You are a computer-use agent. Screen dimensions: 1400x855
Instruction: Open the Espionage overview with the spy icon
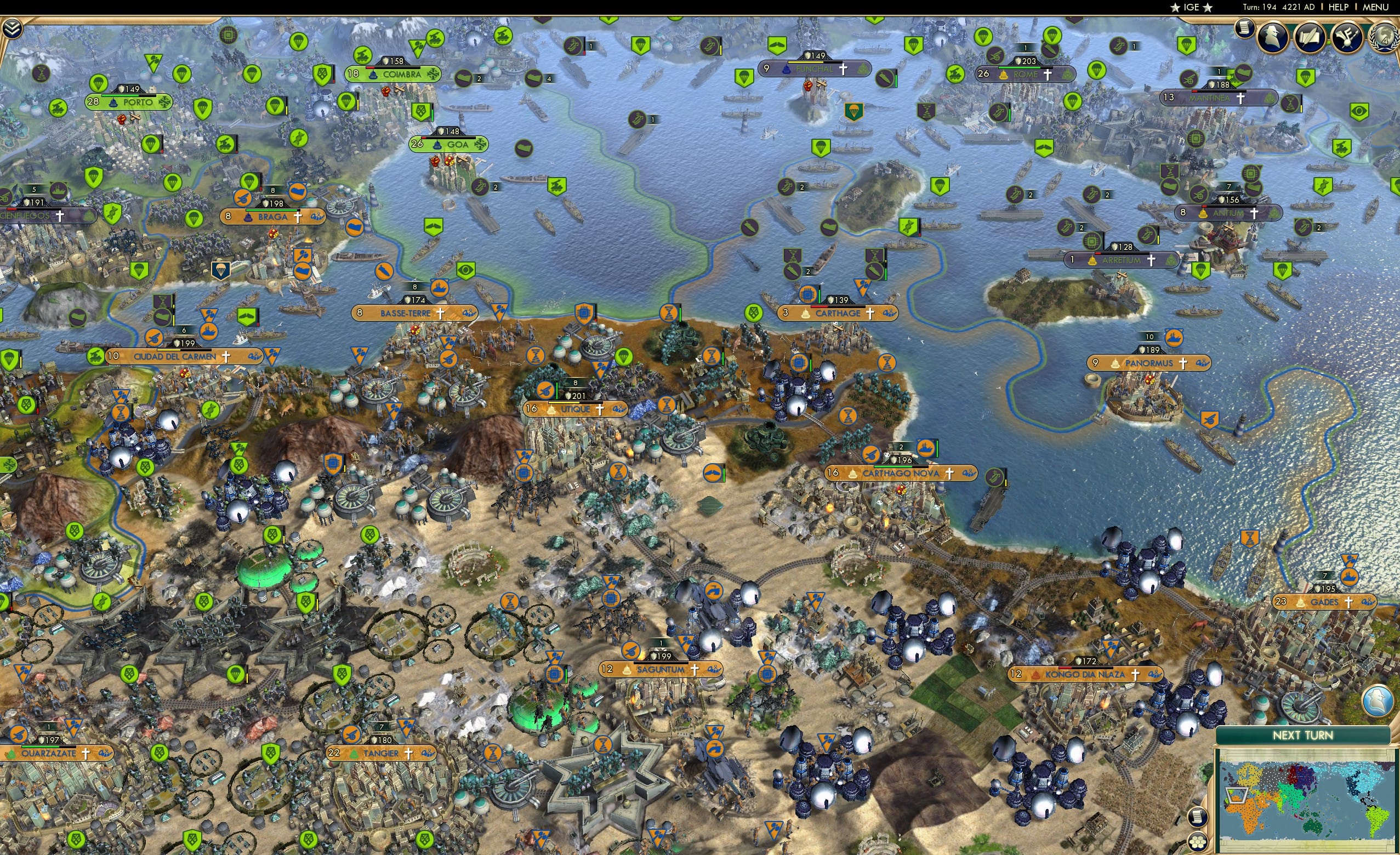[1273, 36]
